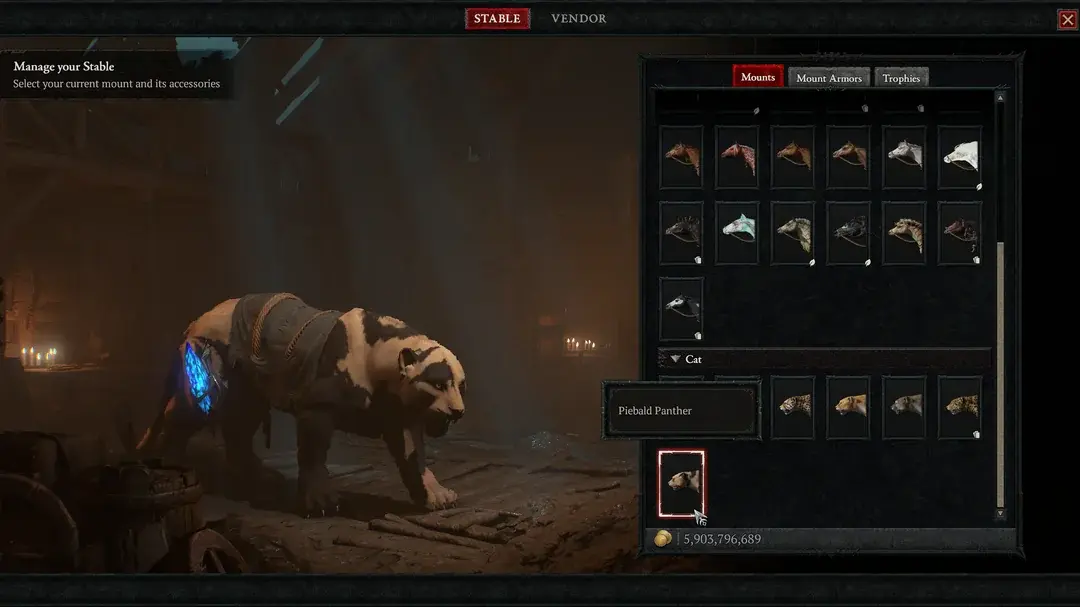Collapse the Cat mount category

pyautogui.click(x=676, y=359)
